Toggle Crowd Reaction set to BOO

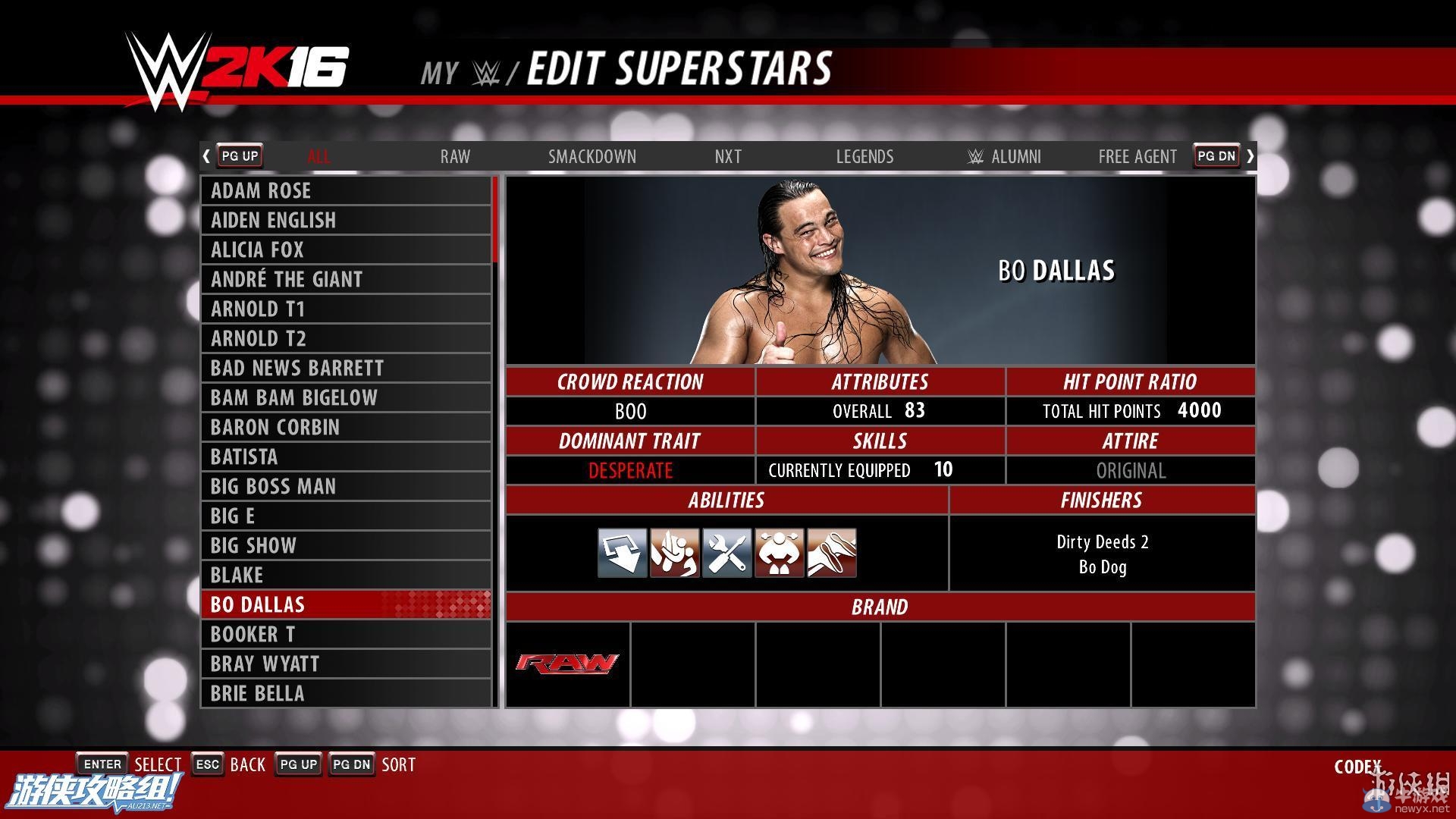[x=630, y=411]
